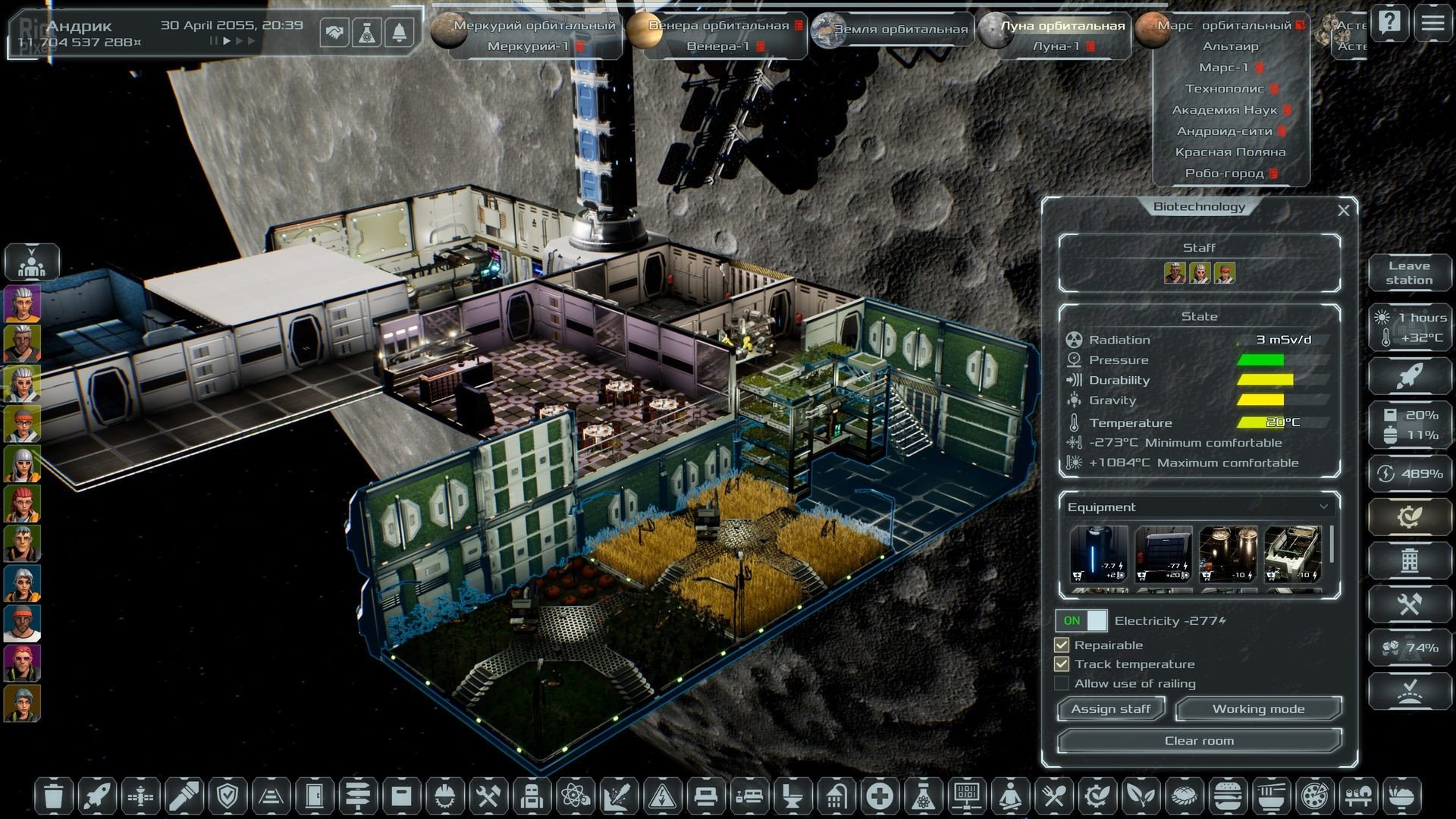The height and width of the screenshot is (819, 1456).
Task: Choose Технополис from the Mars list
Action: tap(1225, 89)
